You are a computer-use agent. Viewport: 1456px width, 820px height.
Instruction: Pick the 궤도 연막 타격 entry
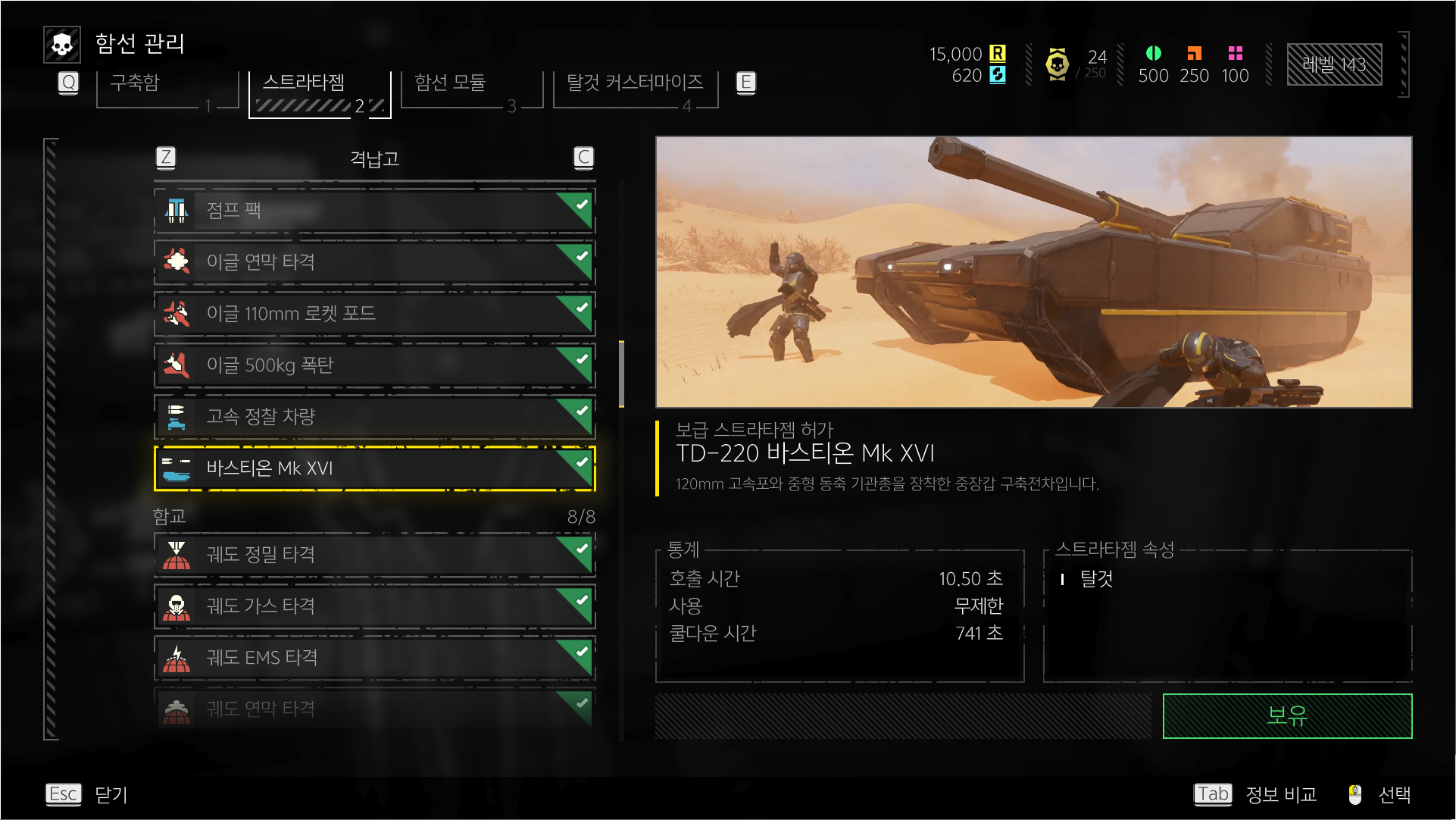pyautogui.click(x=374, y=709)
